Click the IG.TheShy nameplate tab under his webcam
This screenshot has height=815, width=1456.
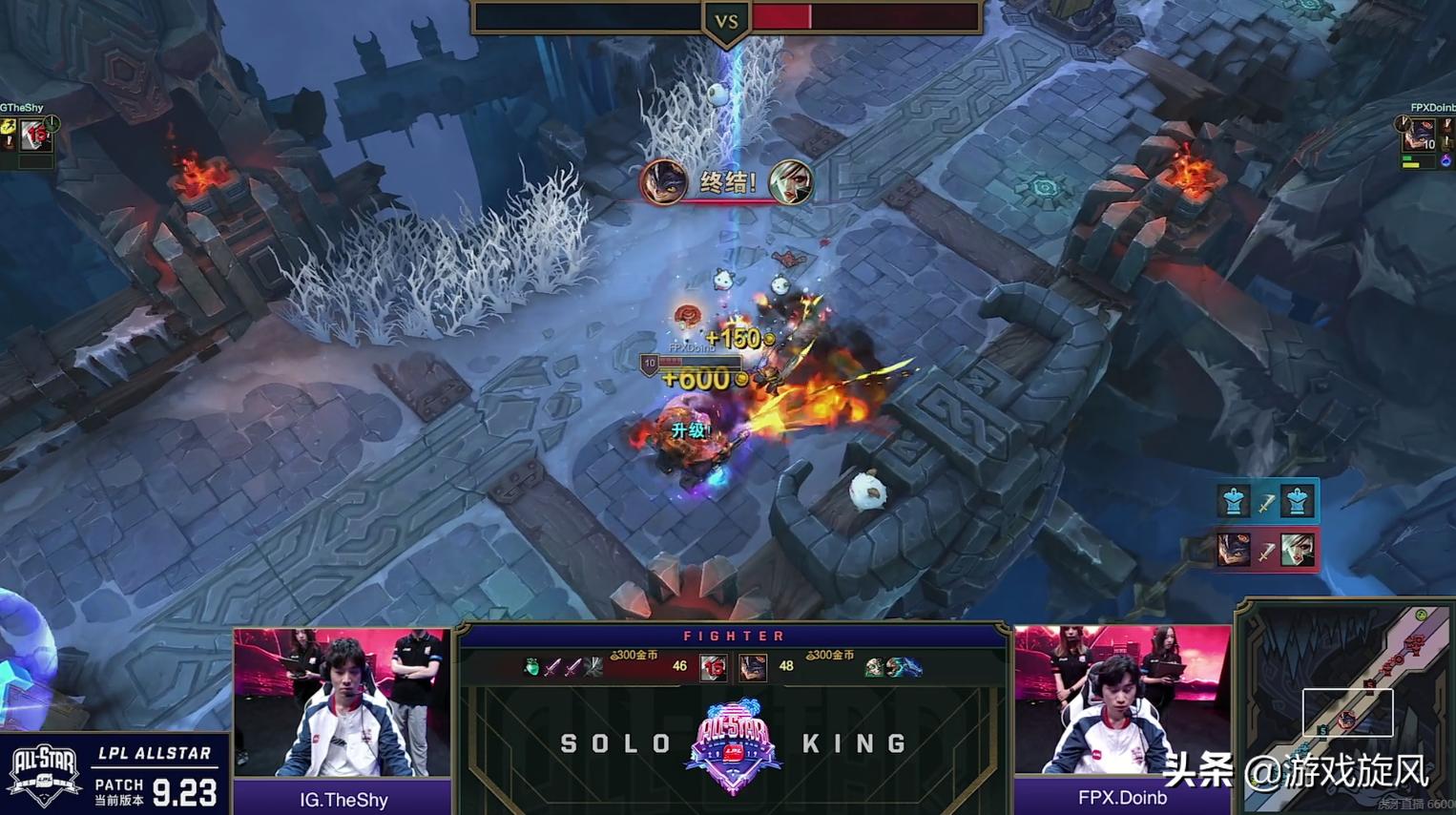click(342, 800)
